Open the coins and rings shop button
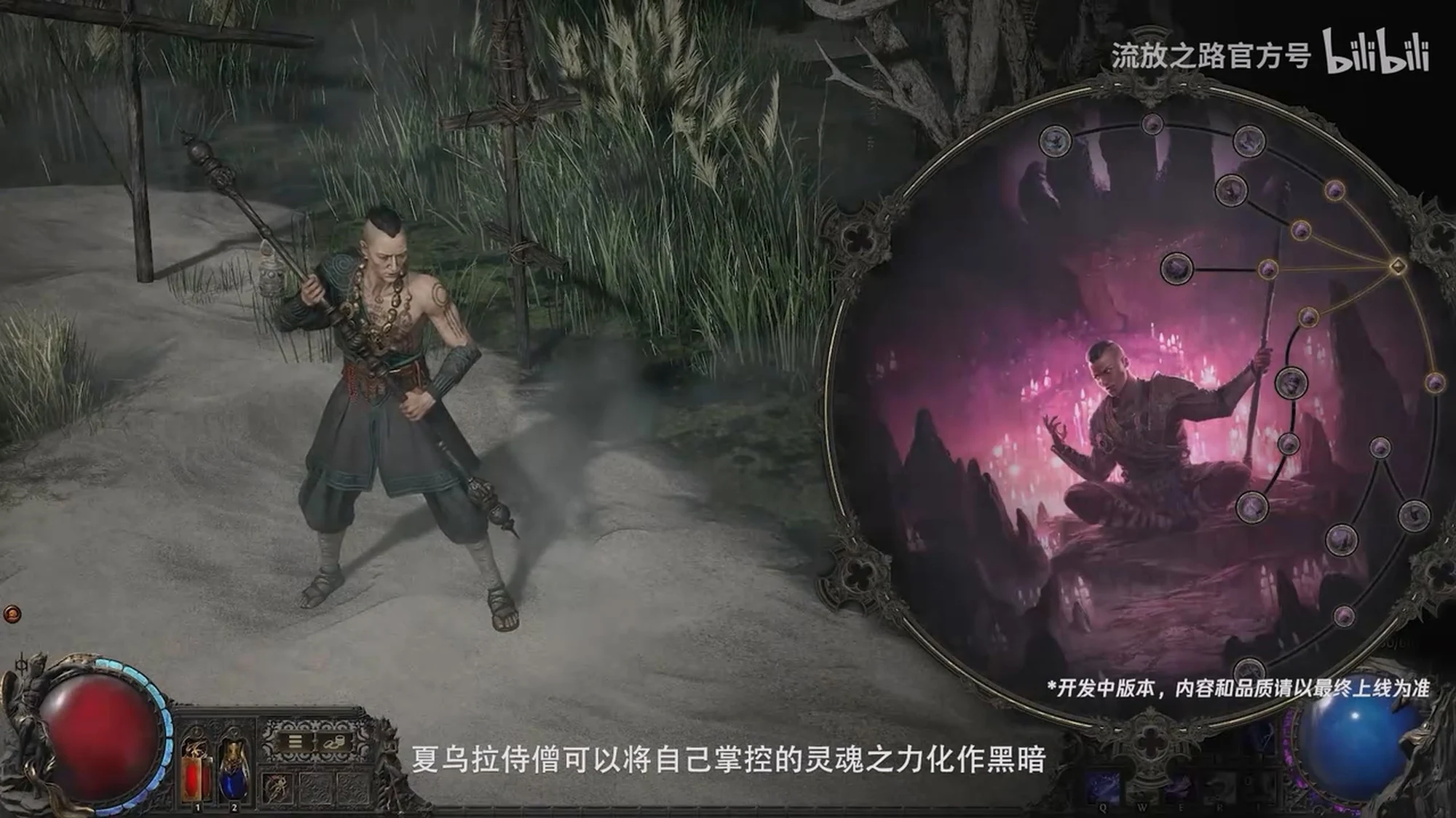The height and width of the screenshot is (818, 1456). [x=336, y=742]
